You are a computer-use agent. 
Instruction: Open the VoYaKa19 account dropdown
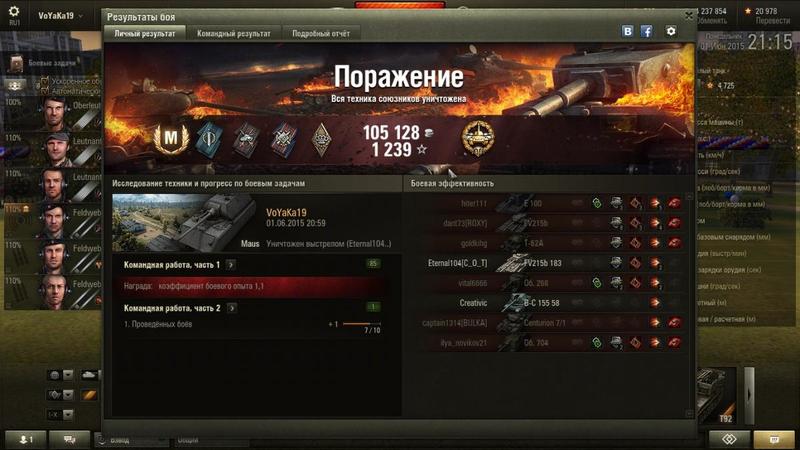click(x=60, y=16)
